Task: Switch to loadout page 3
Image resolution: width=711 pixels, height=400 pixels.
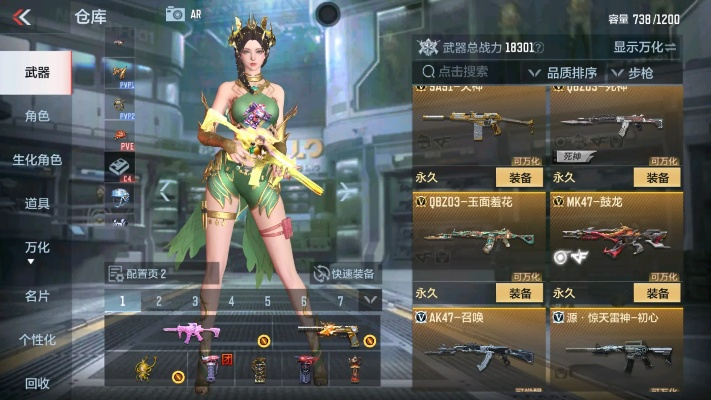Action: click(x=195, y=300)
